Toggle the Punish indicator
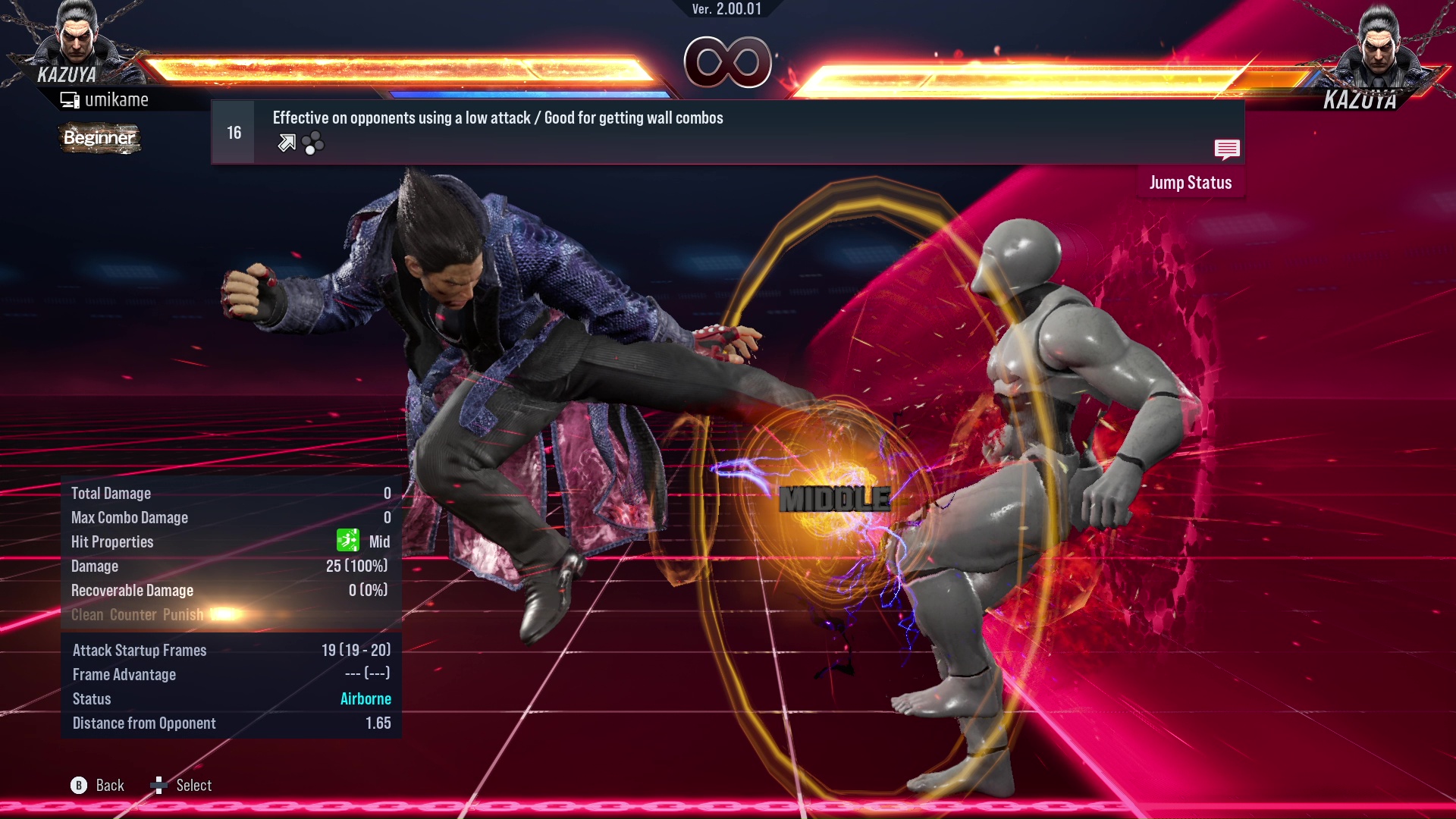Screen dimensions: 1456x819 (x=182, y=615)
